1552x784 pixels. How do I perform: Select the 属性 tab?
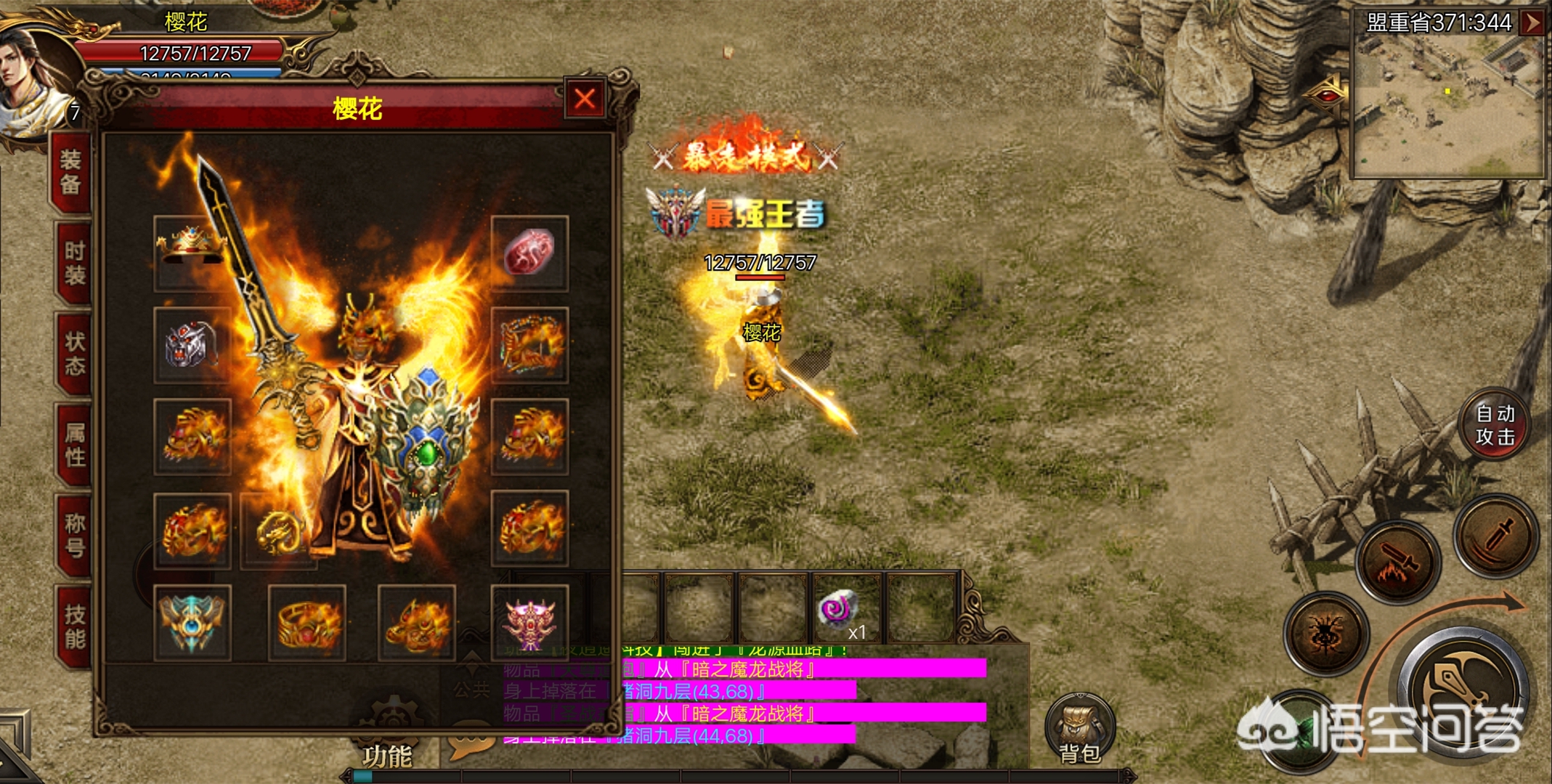click(74, 444)
